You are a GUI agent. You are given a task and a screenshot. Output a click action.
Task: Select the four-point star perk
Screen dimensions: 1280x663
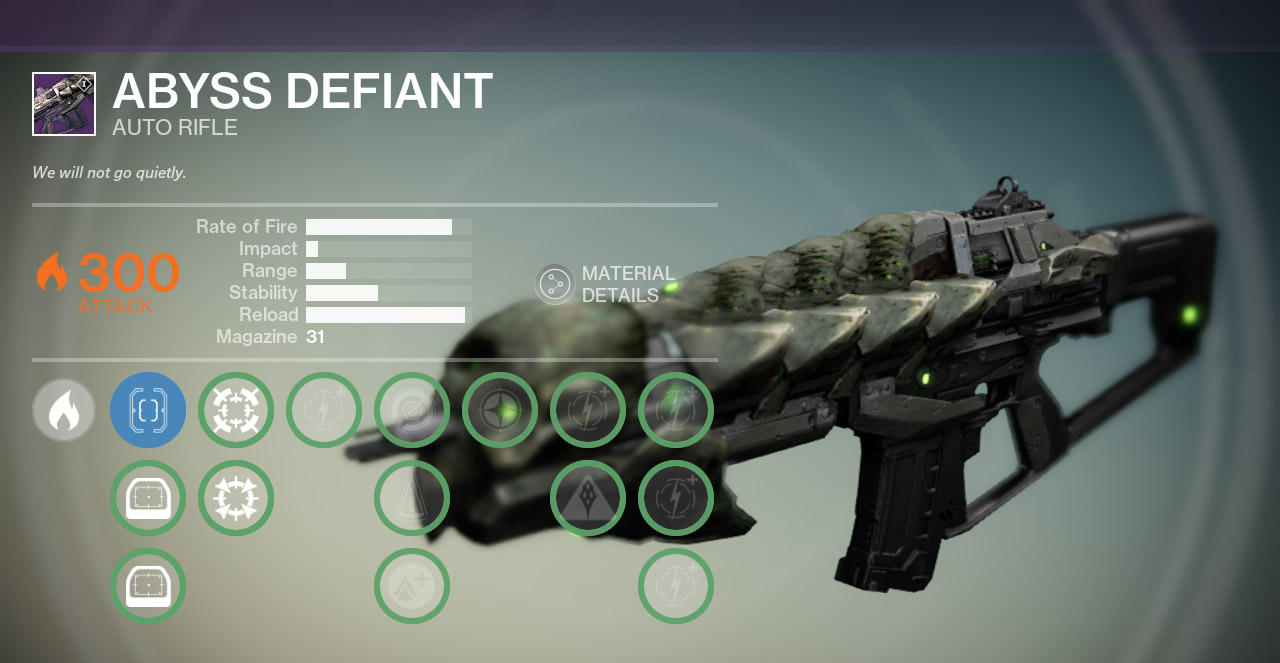500,410
